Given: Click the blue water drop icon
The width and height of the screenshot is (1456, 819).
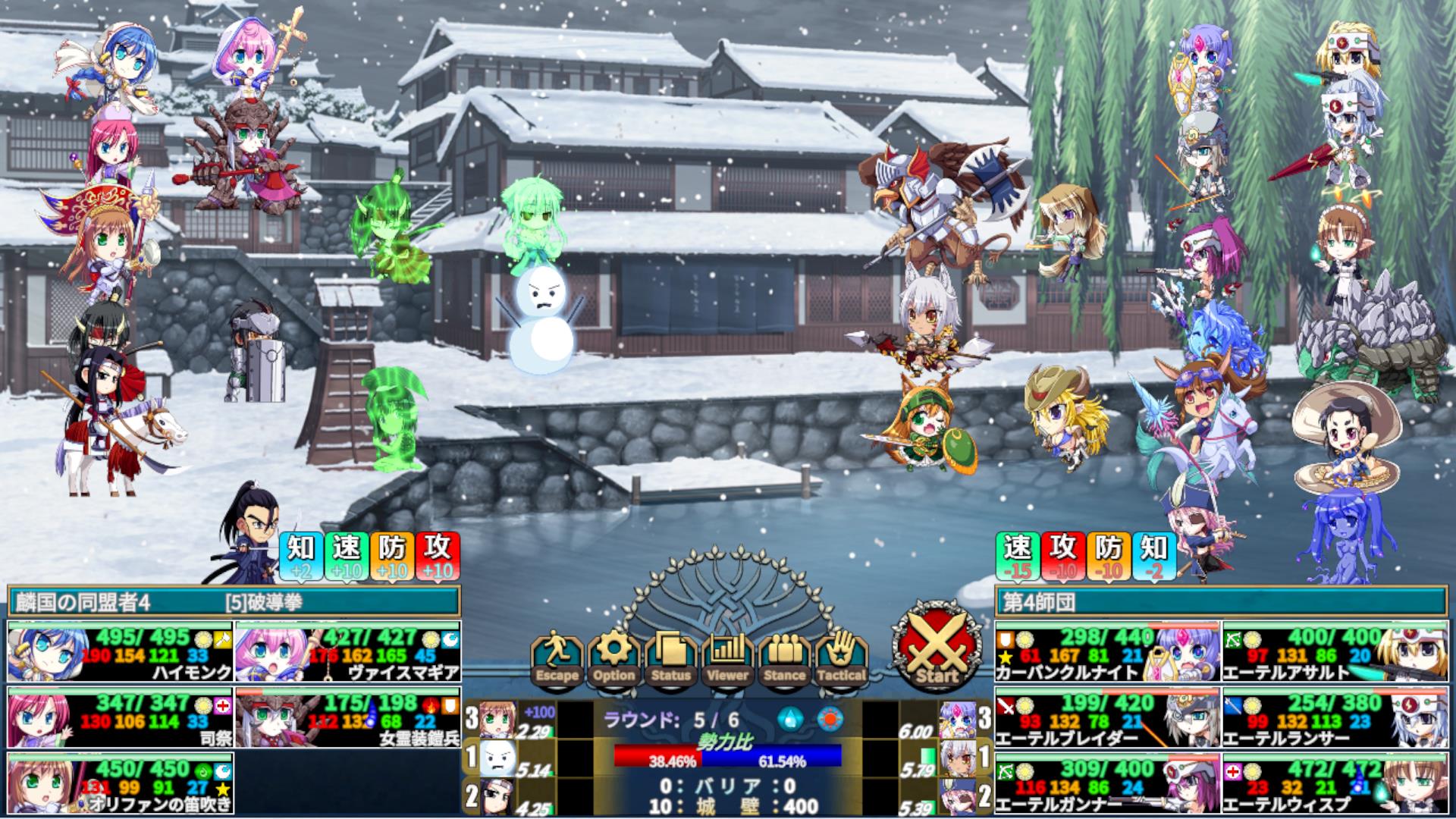Looking at the screenshot, I should point(789,719).
